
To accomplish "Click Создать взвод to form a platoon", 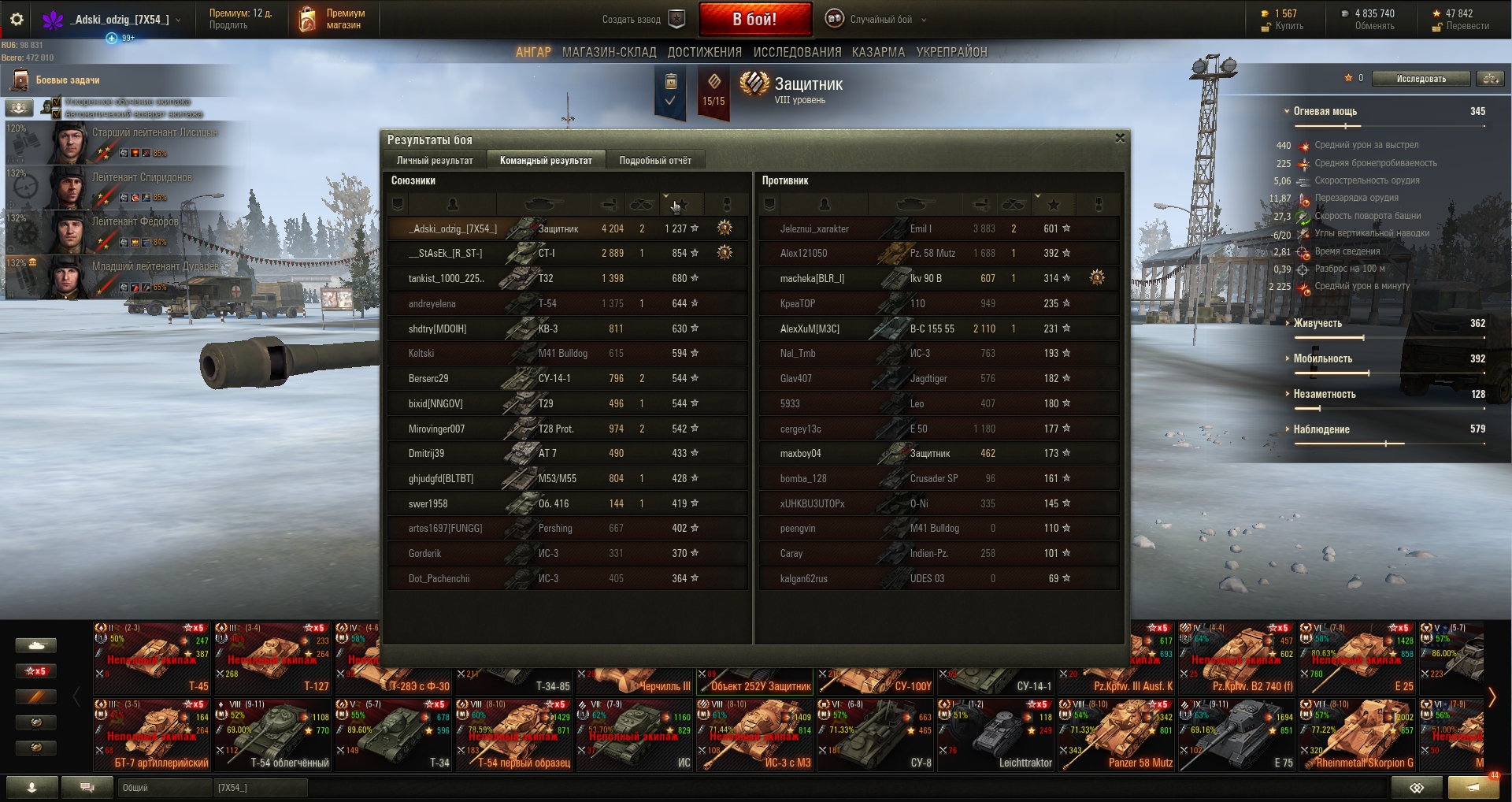I will tap(643, 20).
